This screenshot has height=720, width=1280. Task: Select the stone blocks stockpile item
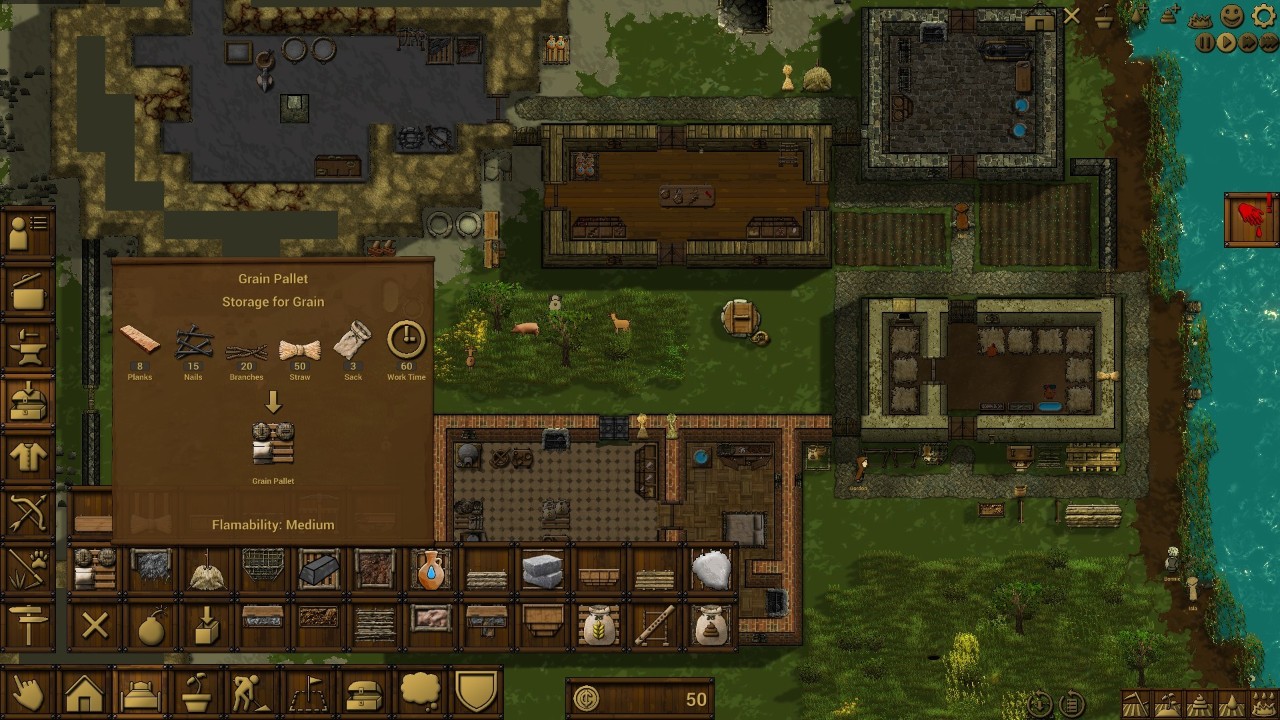(542, 570)
